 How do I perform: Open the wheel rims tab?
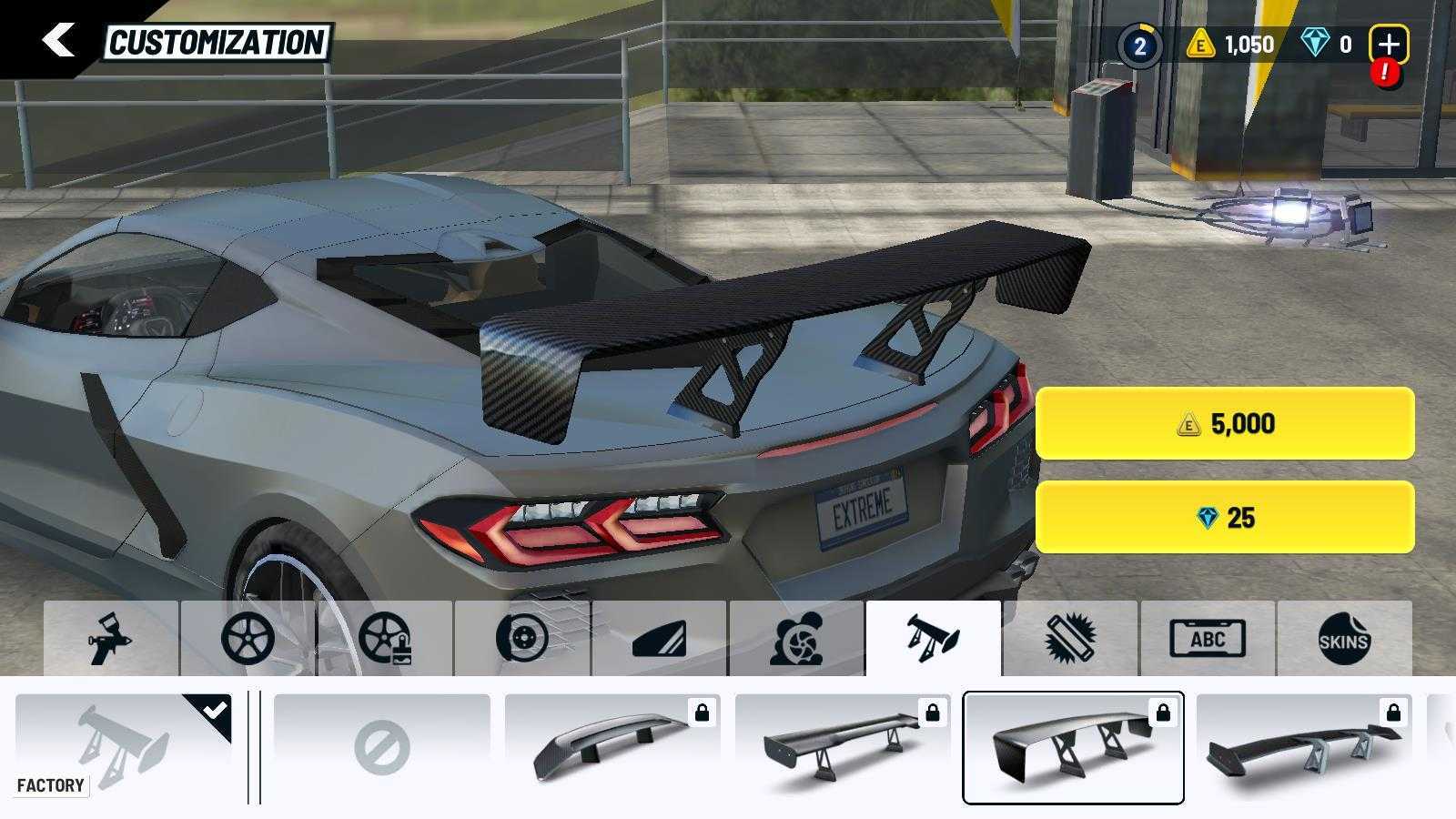(x=248, y=639)
